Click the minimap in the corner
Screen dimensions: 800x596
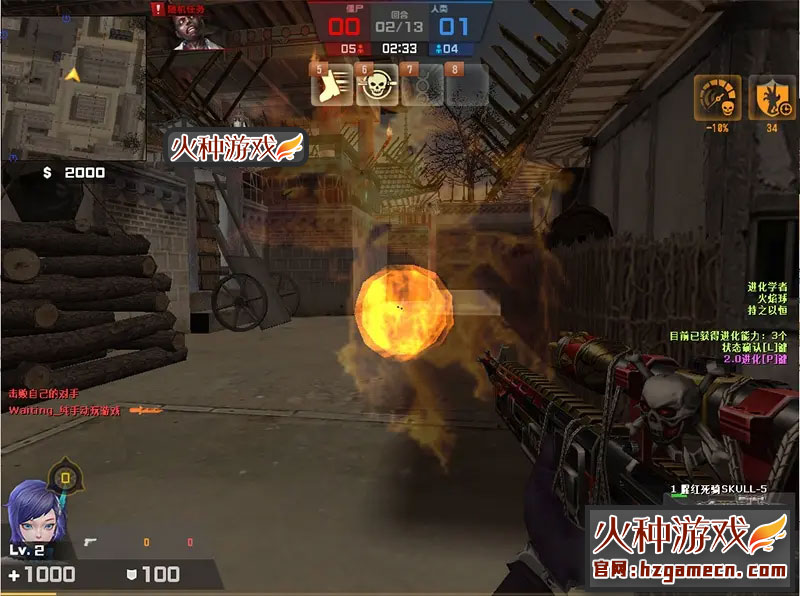73,80
